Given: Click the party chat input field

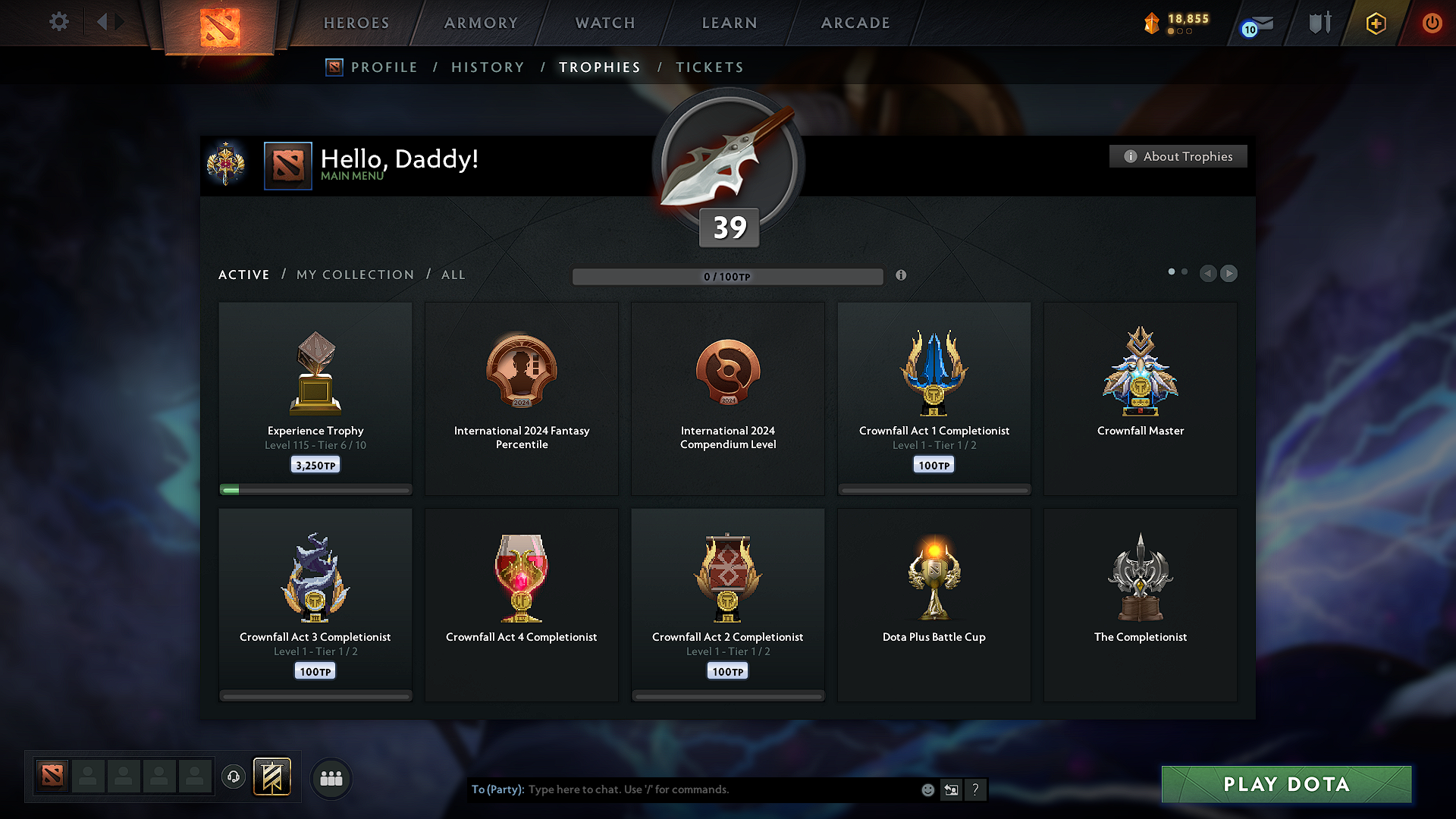Looking at the screenshot, I should point(720,789).
